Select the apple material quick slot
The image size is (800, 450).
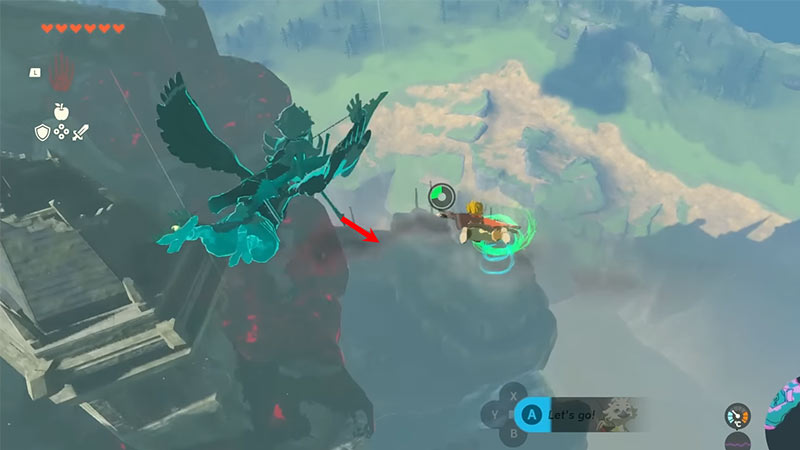(61, 111)
